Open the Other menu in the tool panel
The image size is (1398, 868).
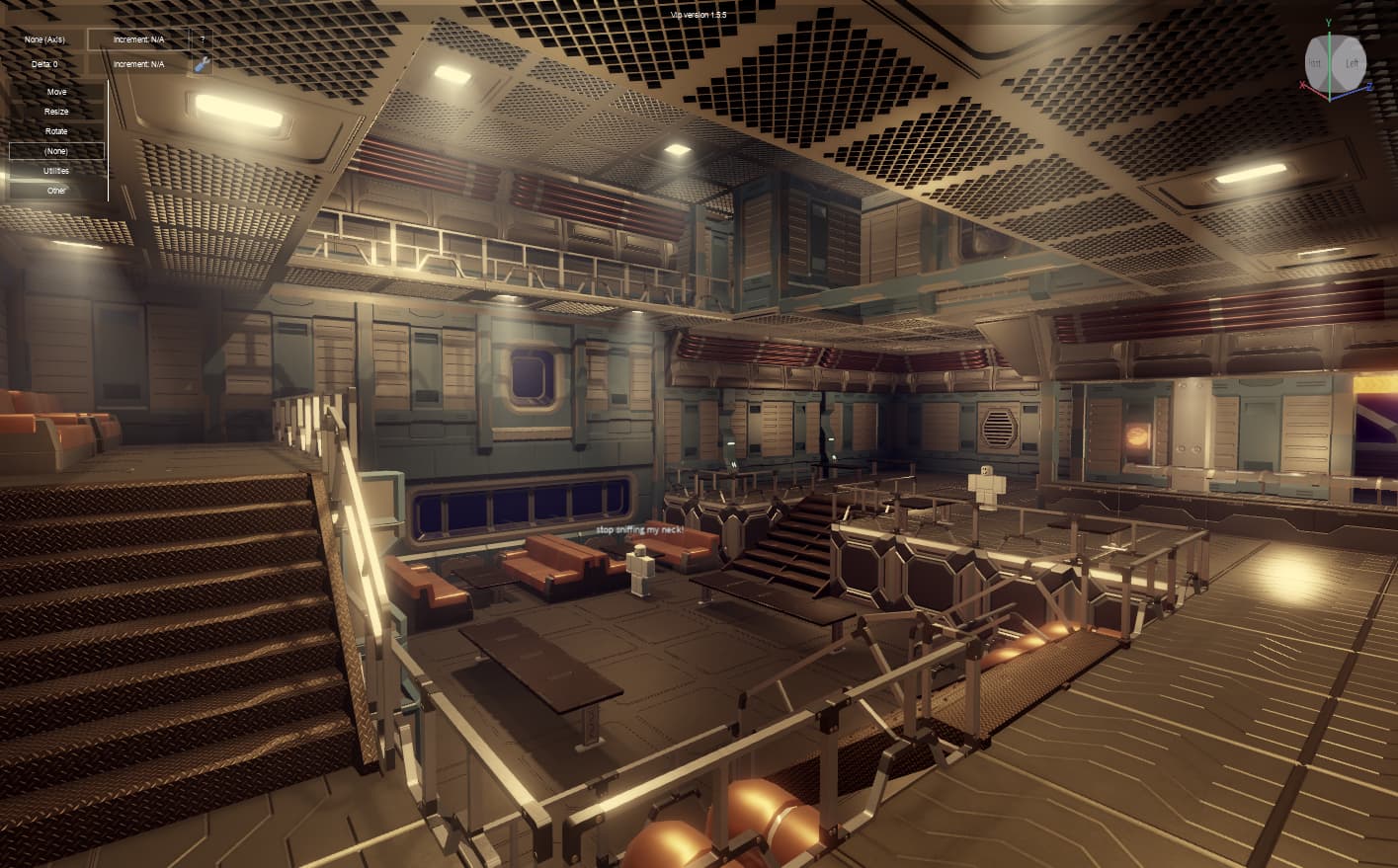coord(56,190)
